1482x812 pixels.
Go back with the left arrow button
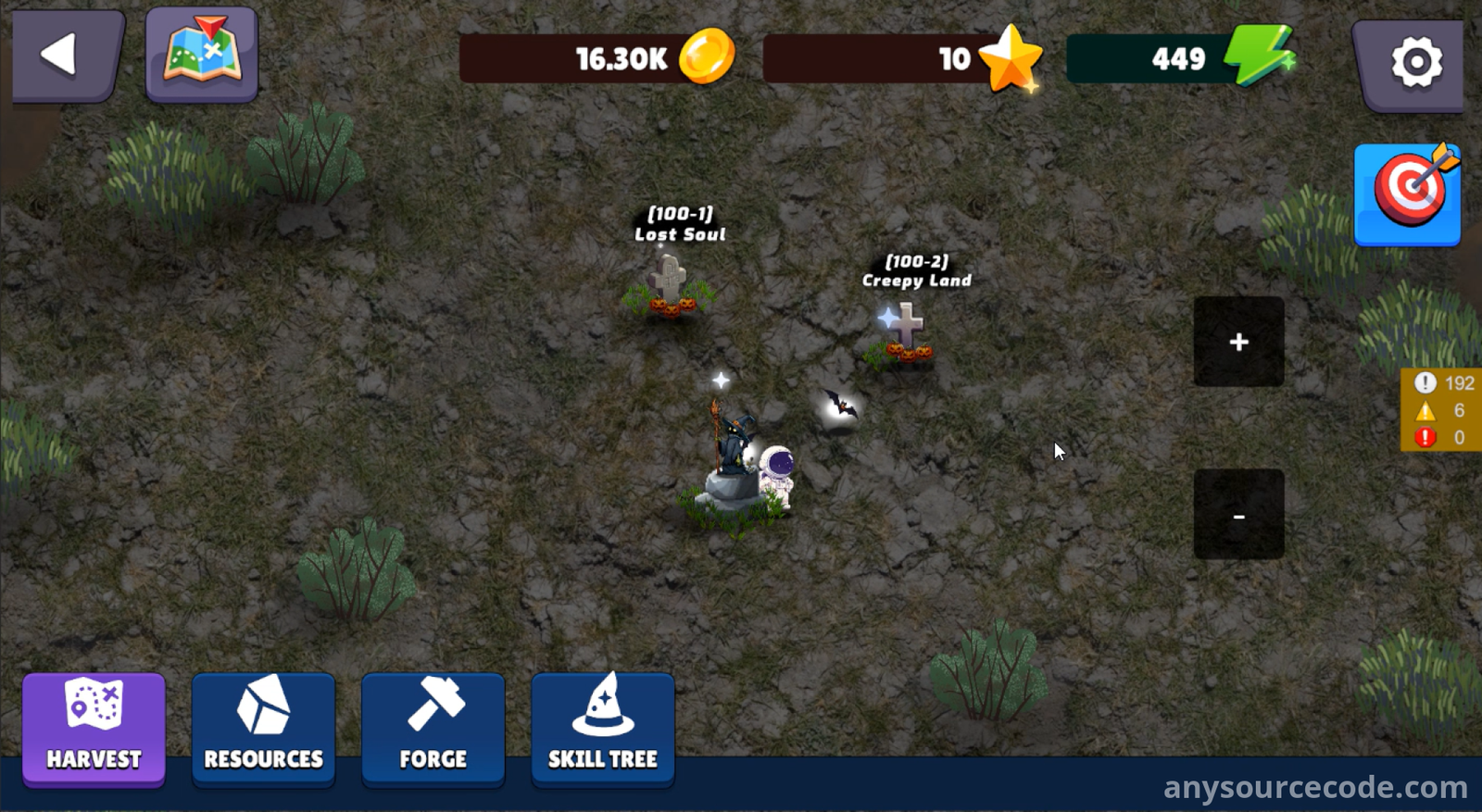pyautogui.click(x=65, y=56)
